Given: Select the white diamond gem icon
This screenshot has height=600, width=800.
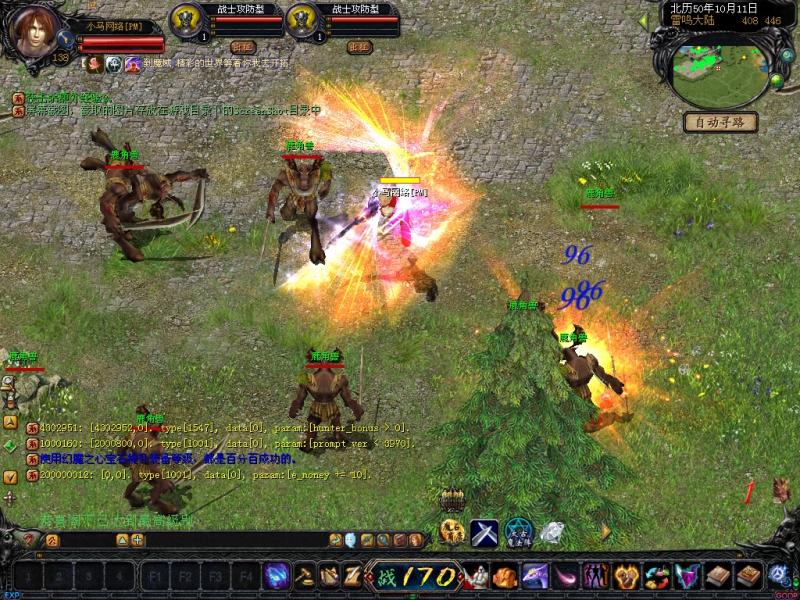Looking at the screenshot, I should [x=551, y=533].
